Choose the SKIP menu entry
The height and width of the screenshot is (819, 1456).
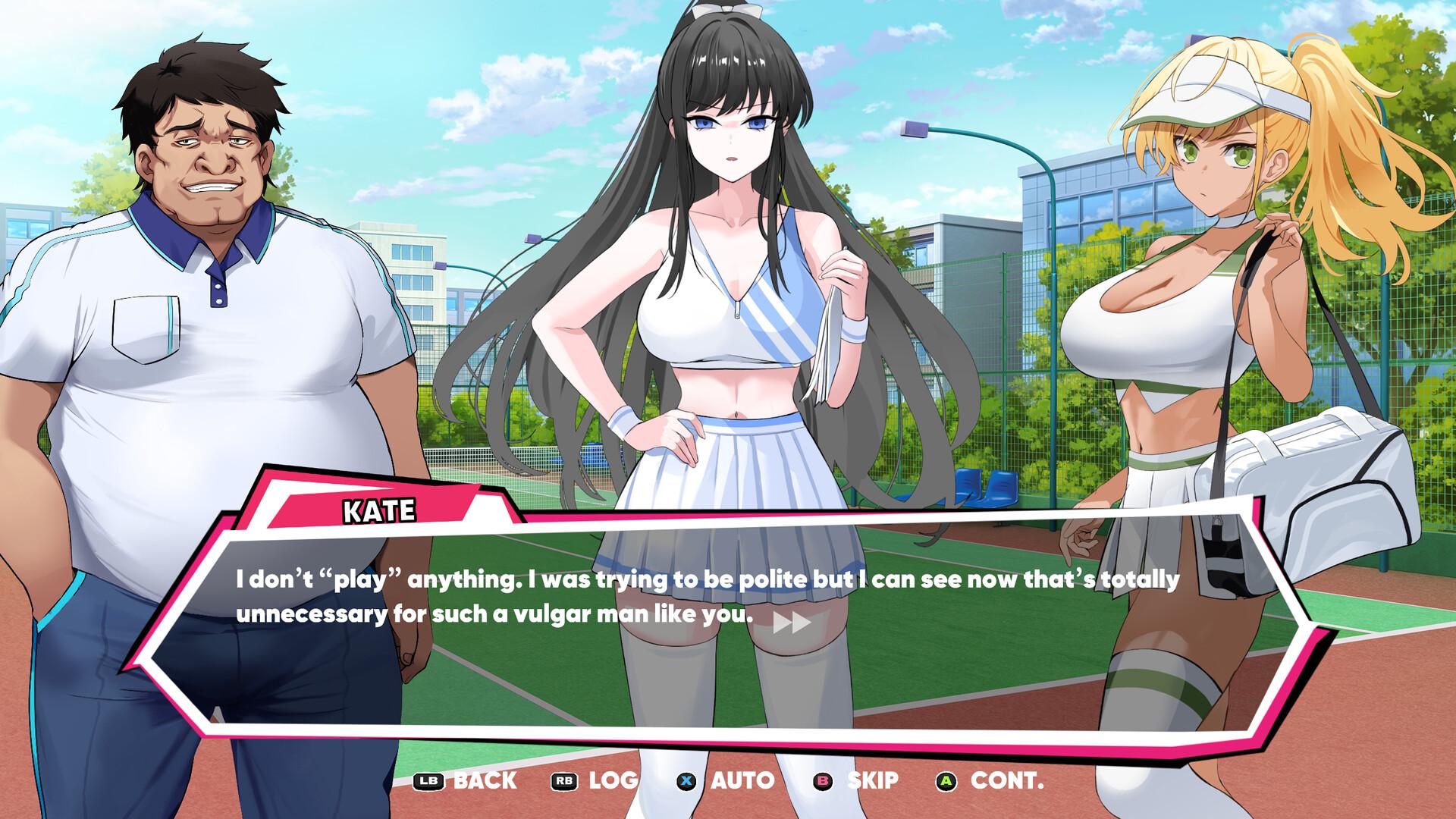coord(874,779)
